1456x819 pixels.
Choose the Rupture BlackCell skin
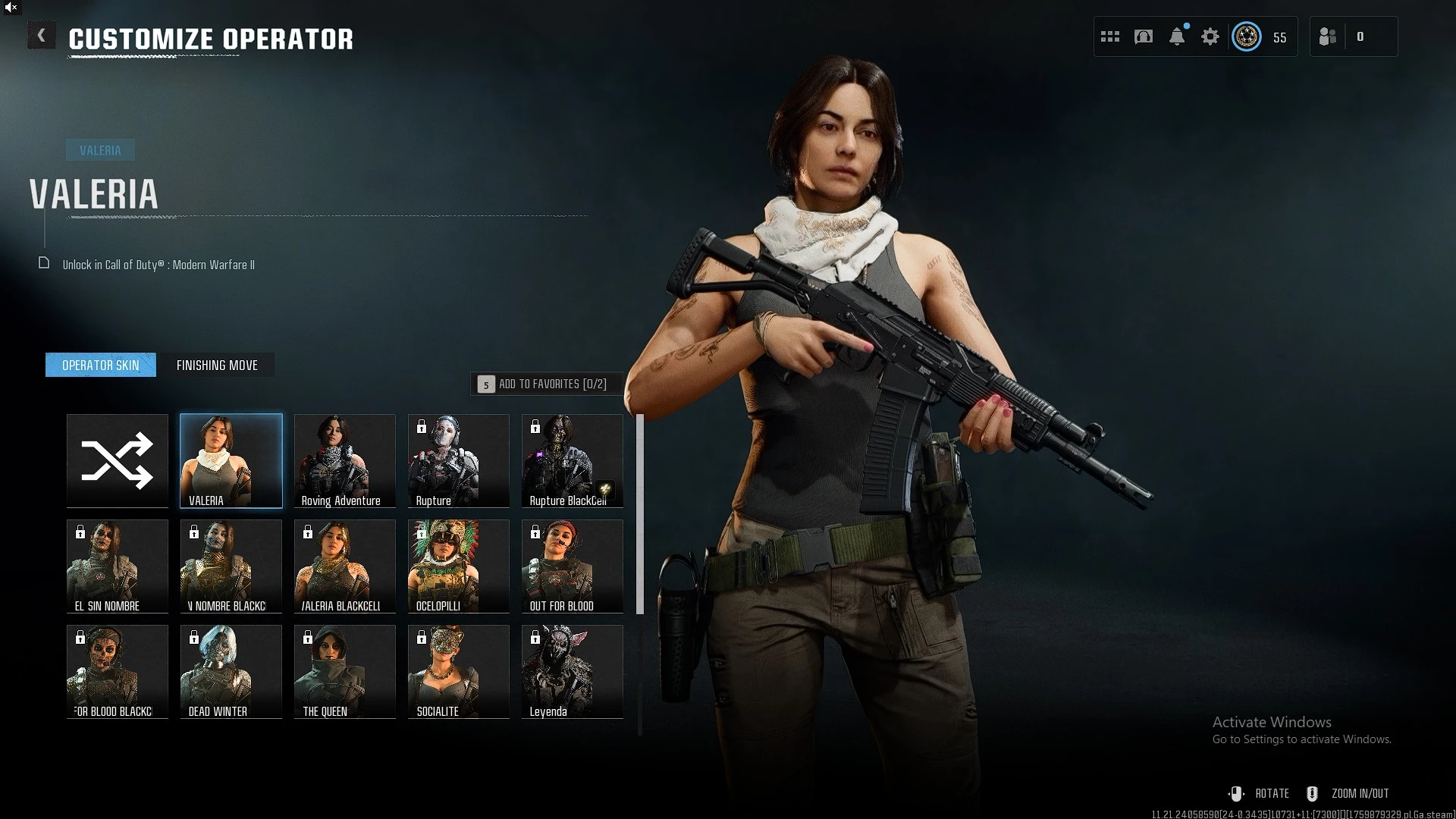click(573, 460)
